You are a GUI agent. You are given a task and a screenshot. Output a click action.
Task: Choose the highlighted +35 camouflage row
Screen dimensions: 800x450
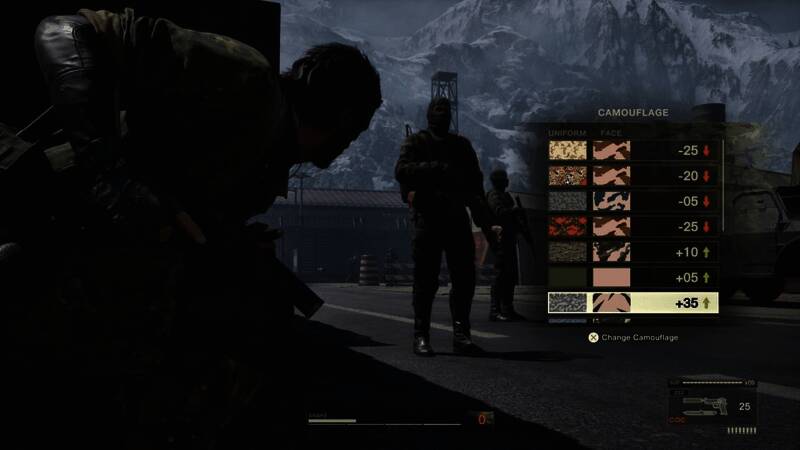[633, 302]
